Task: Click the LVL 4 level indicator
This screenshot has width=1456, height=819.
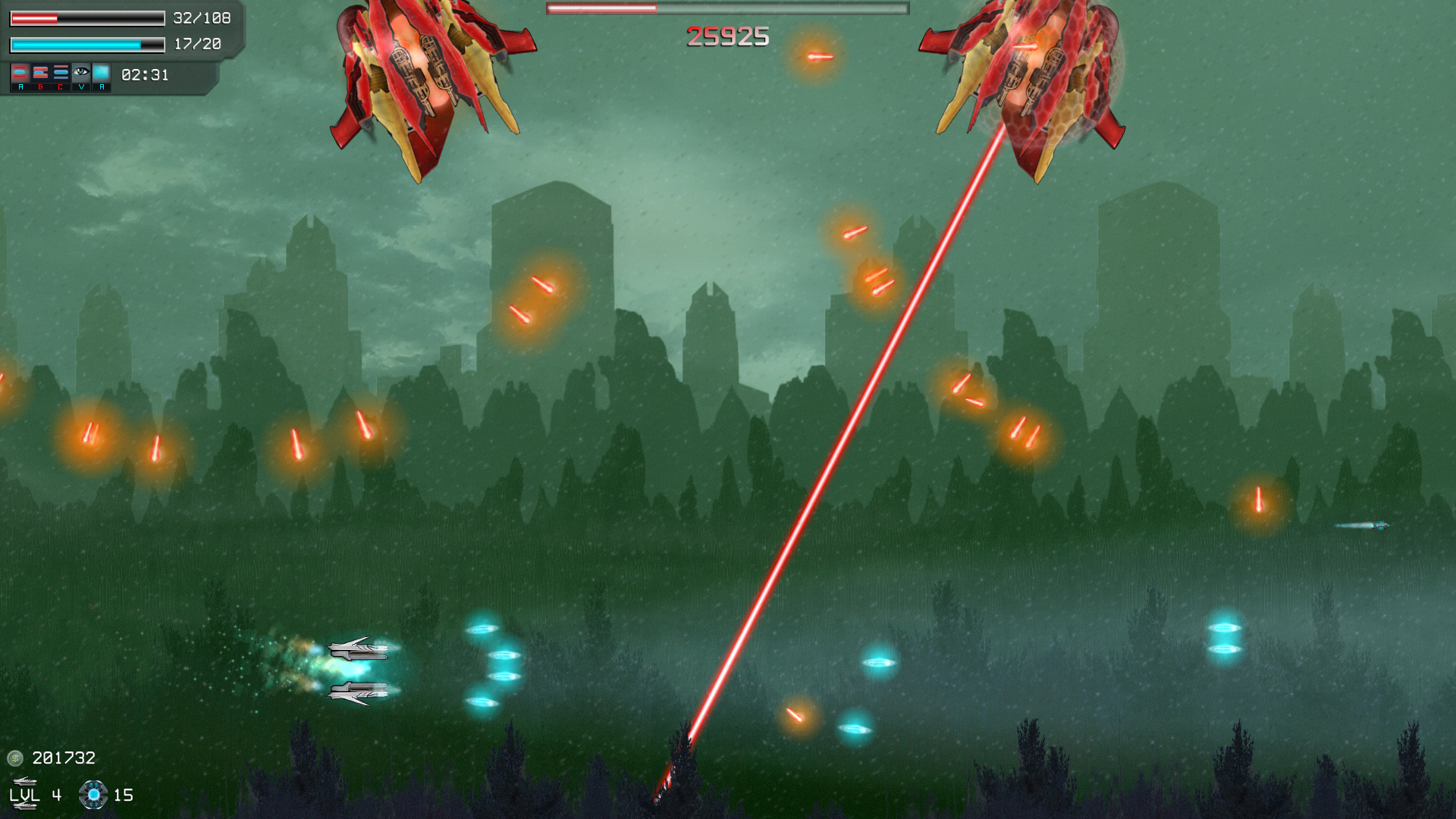Action: pos(35,795)
